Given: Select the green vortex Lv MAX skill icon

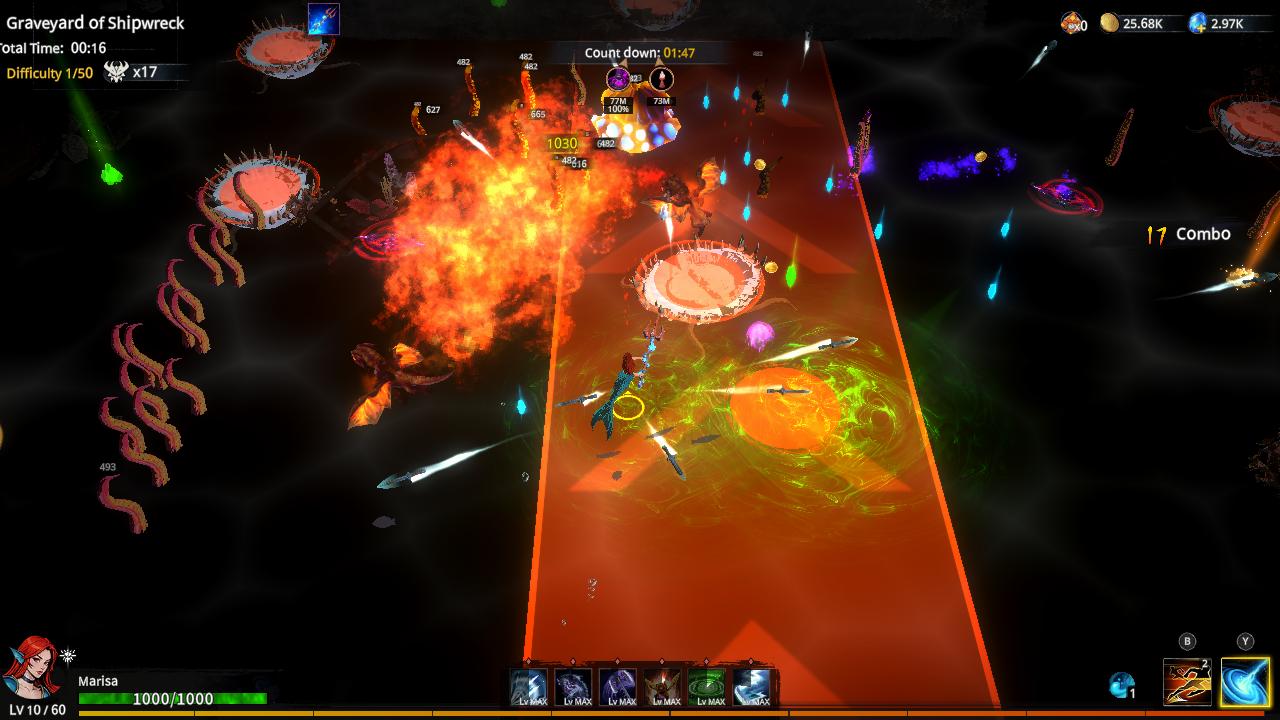Looking at the screenshot, I should (706, 686).
